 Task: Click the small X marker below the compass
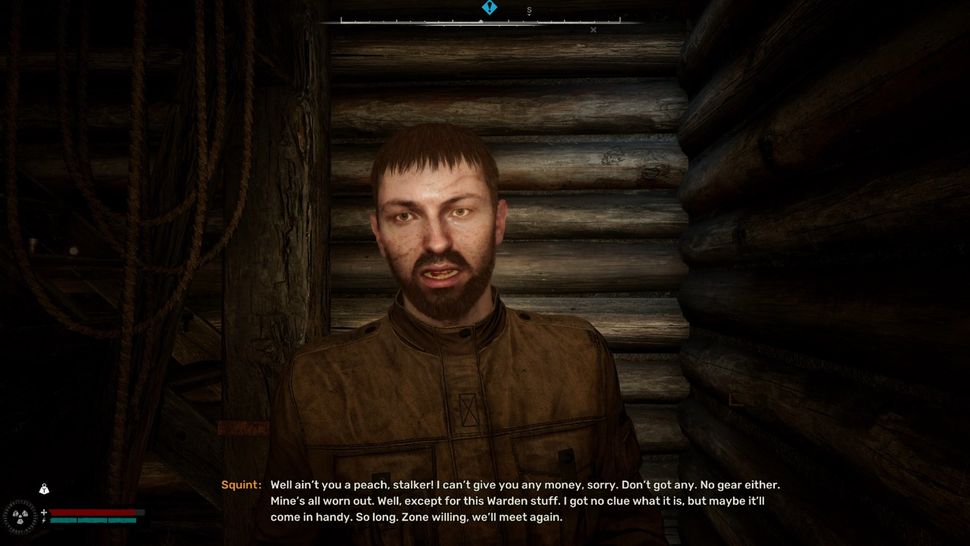pos(593,30)
